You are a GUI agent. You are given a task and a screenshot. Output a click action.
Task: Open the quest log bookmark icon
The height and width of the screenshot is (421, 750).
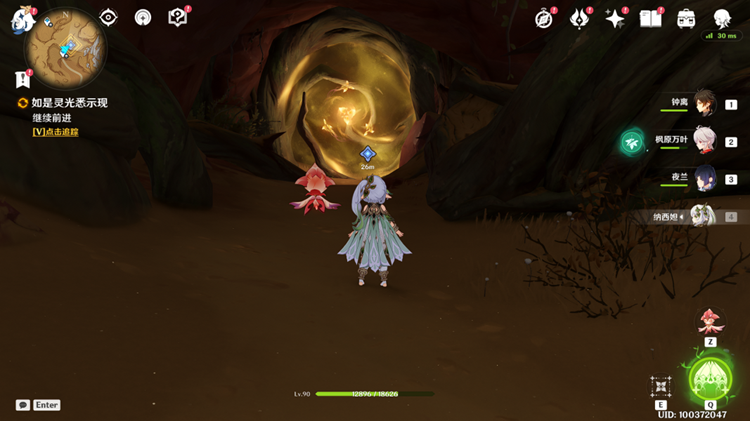tap(22, 79)
